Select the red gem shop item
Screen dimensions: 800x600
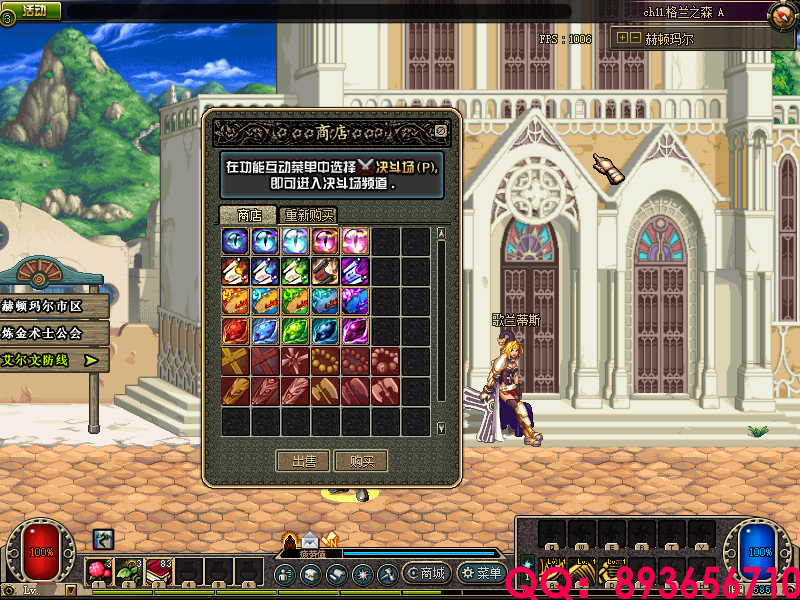tap(236, 331)
